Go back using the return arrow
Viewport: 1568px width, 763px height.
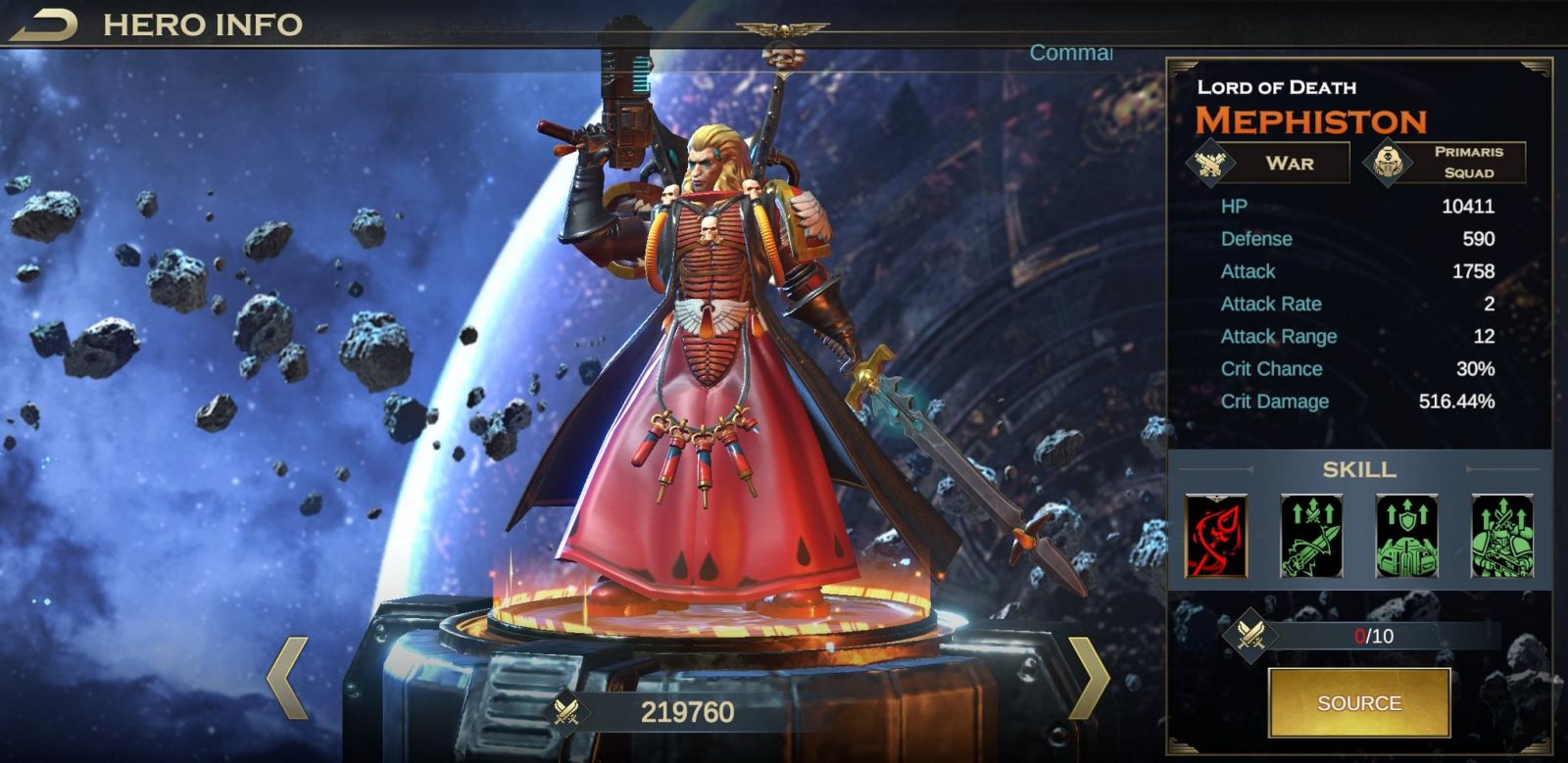pyautogui.click(x=43, y=24)
